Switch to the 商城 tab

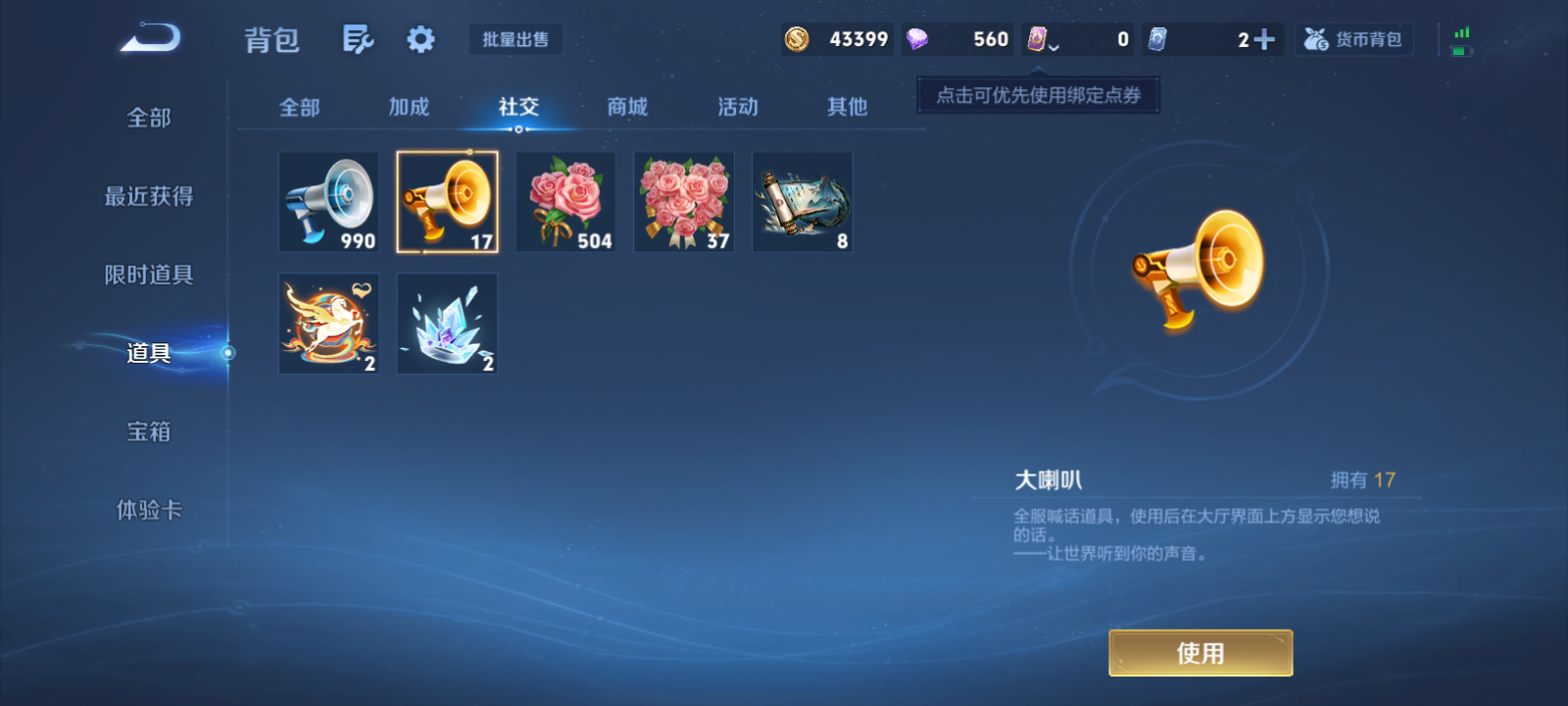coord(626,108)
